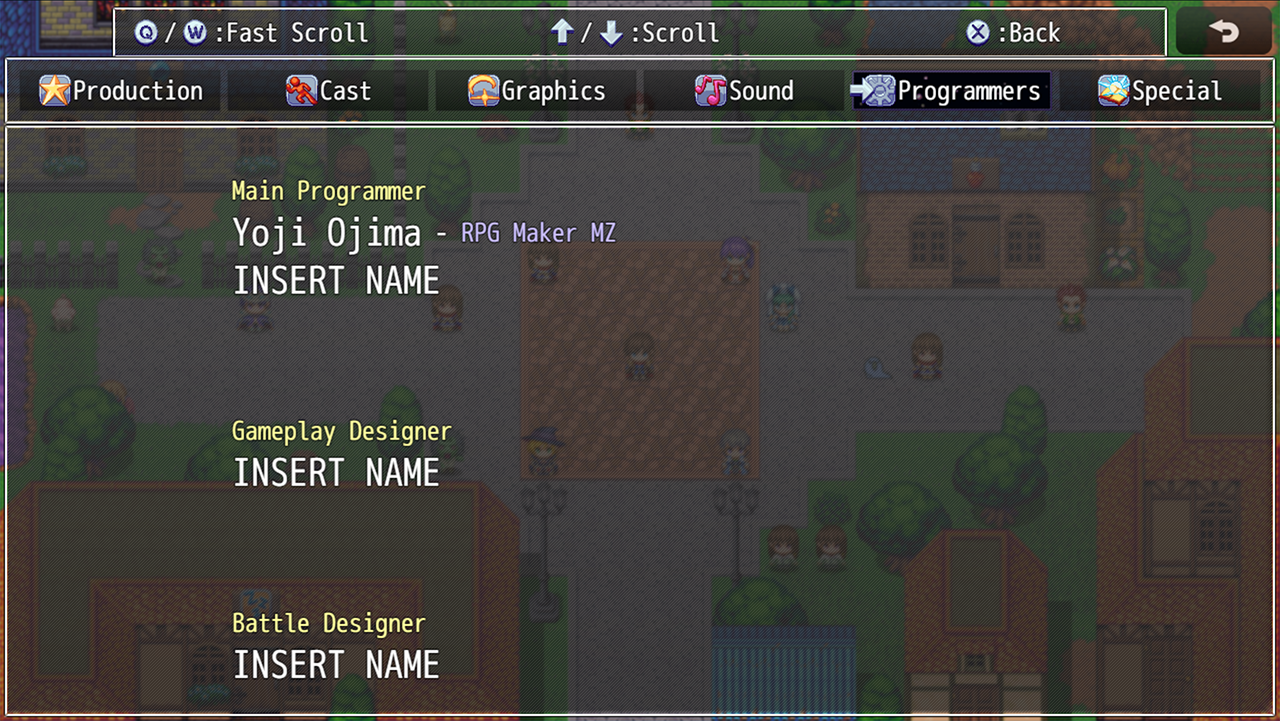Image resolution: width=1280 pixels, height=721 pixels.
Task: Choose the Programmers credits tab
Action: (951, 91)
